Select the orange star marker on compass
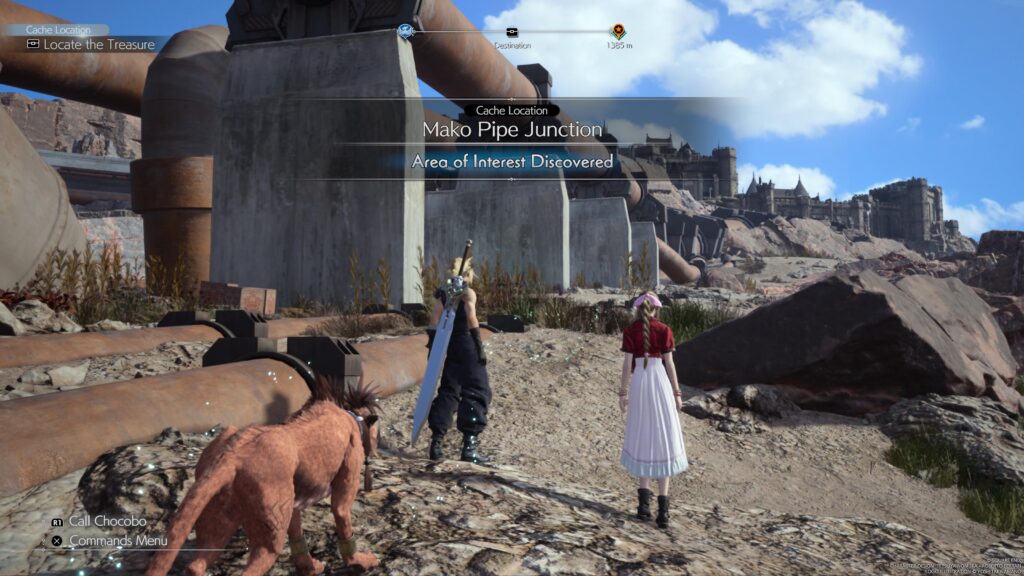This screenshot has width=1024, height=576. pyautogui.click(x=618, y=31)
